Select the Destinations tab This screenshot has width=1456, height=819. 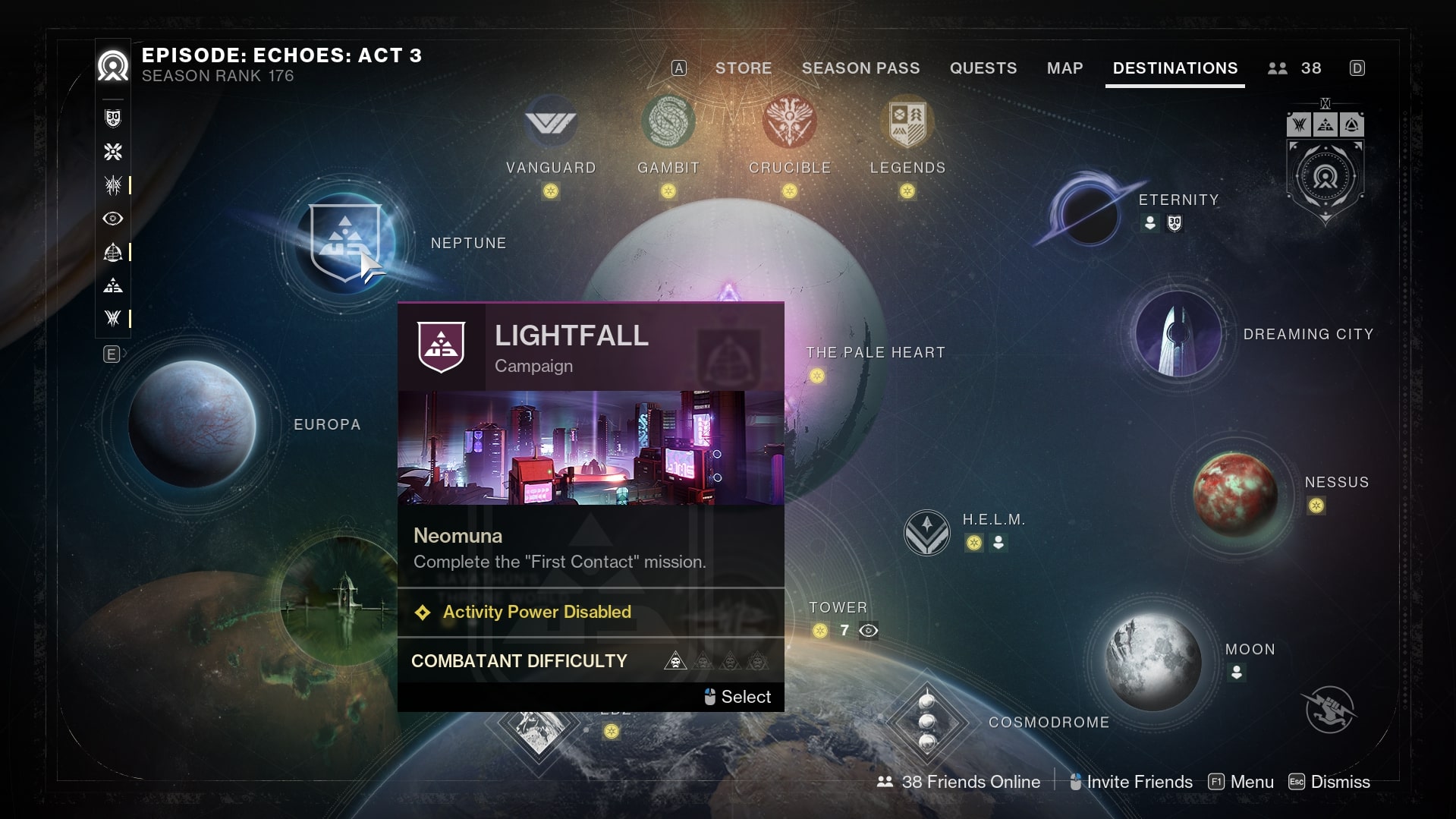click(x=1175, y=68)
